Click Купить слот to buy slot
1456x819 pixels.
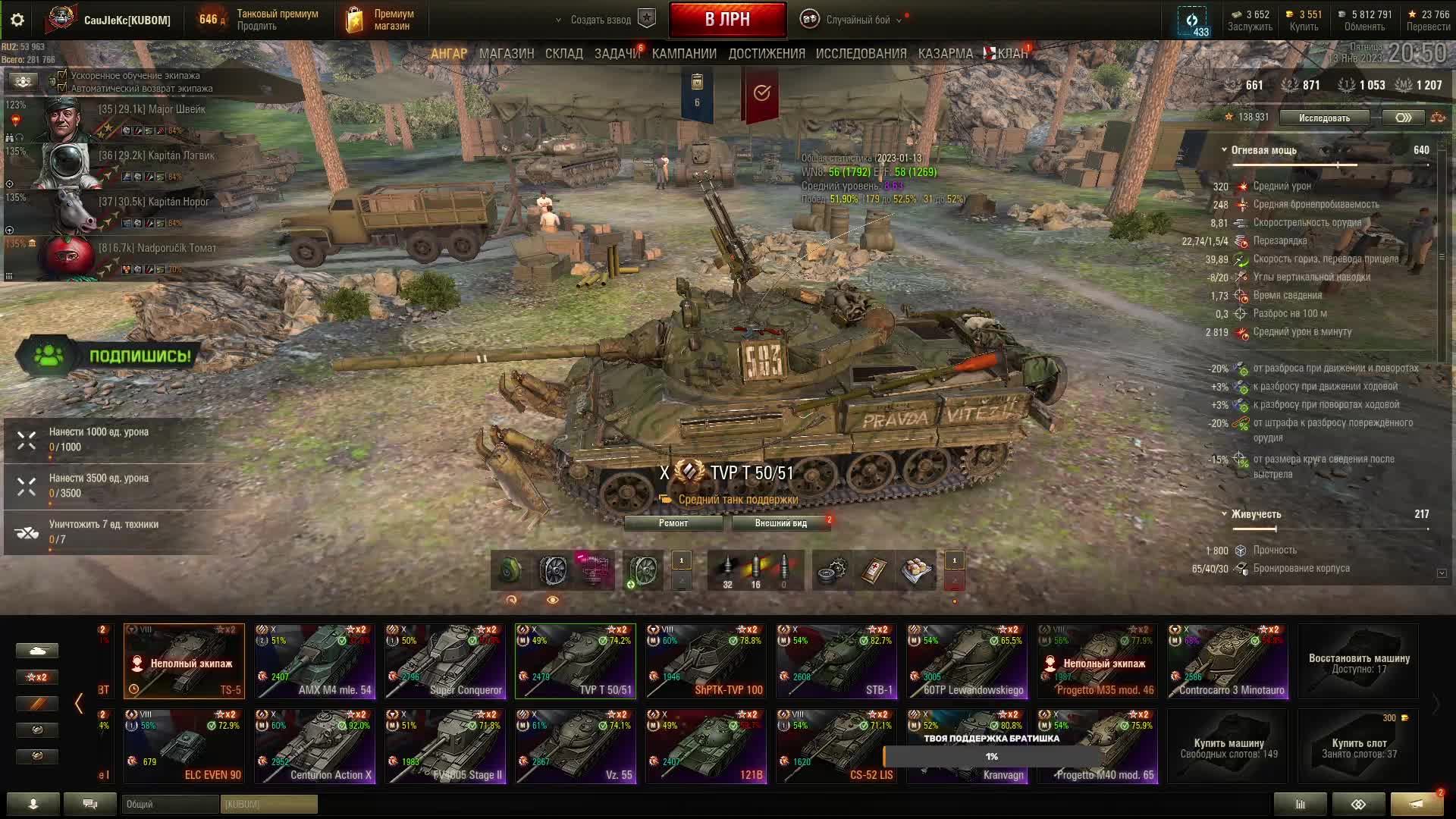tap(1358, 747)
